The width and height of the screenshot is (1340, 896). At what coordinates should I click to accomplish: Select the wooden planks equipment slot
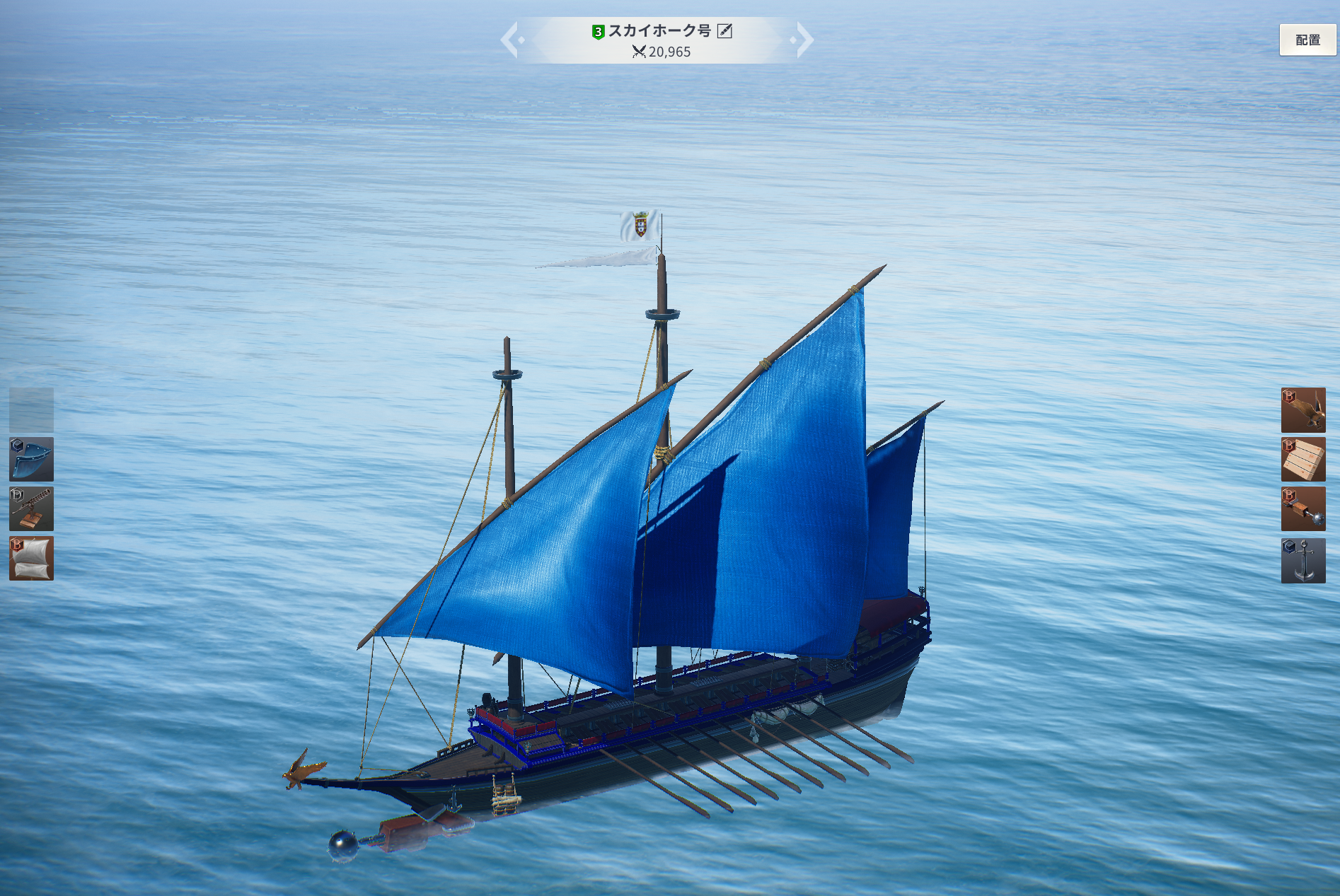1303,459
